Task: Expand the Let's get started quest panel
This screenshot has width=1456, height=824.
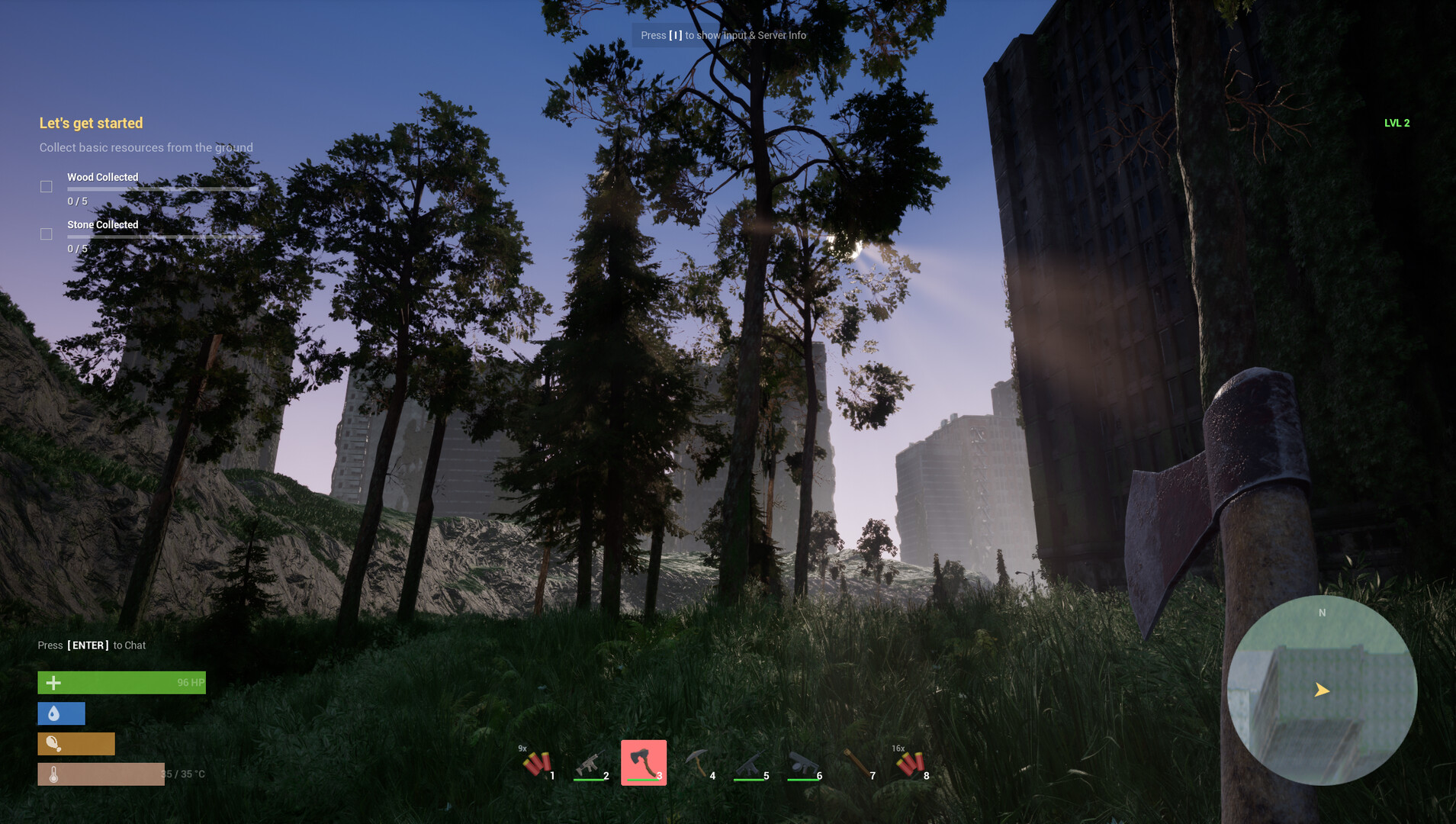Action: [x=92, y=123]
